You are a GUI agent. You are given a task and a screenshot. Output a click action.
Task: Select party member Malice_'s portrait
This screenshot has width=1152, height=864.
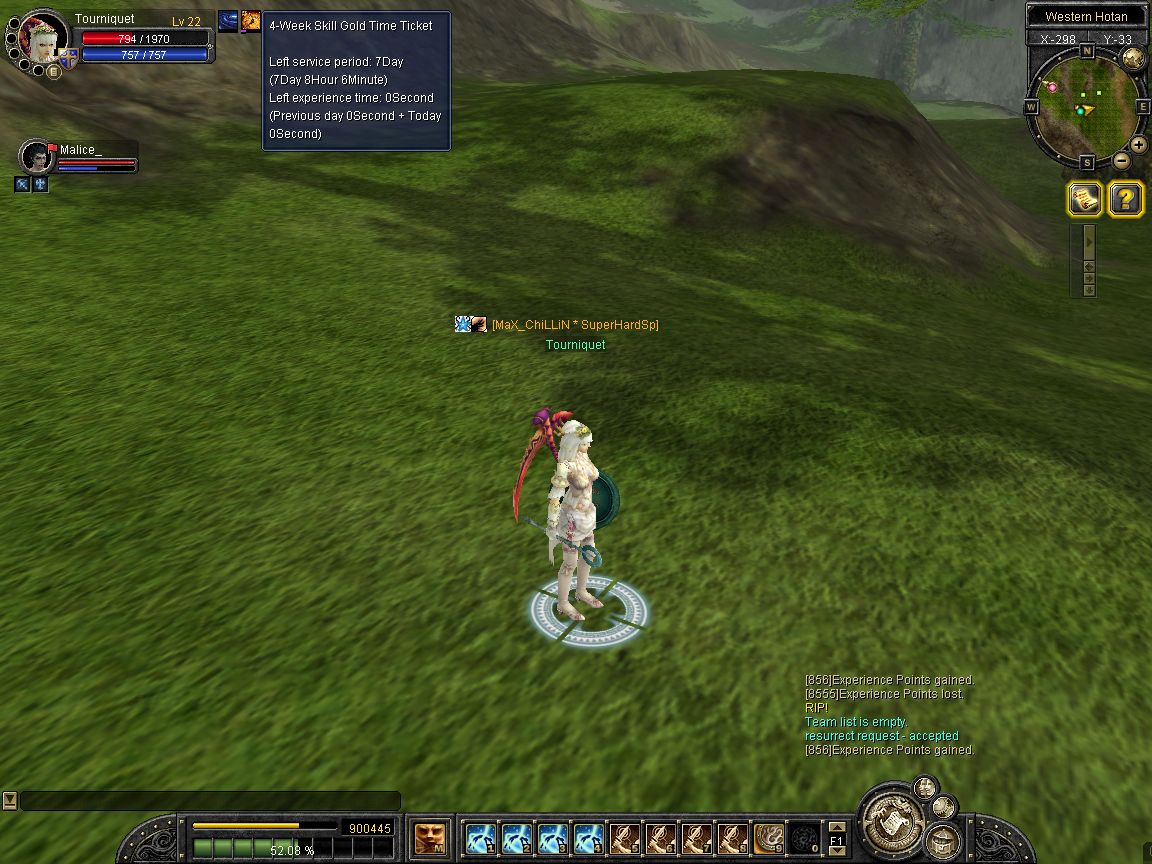click(x=37, y=157)
